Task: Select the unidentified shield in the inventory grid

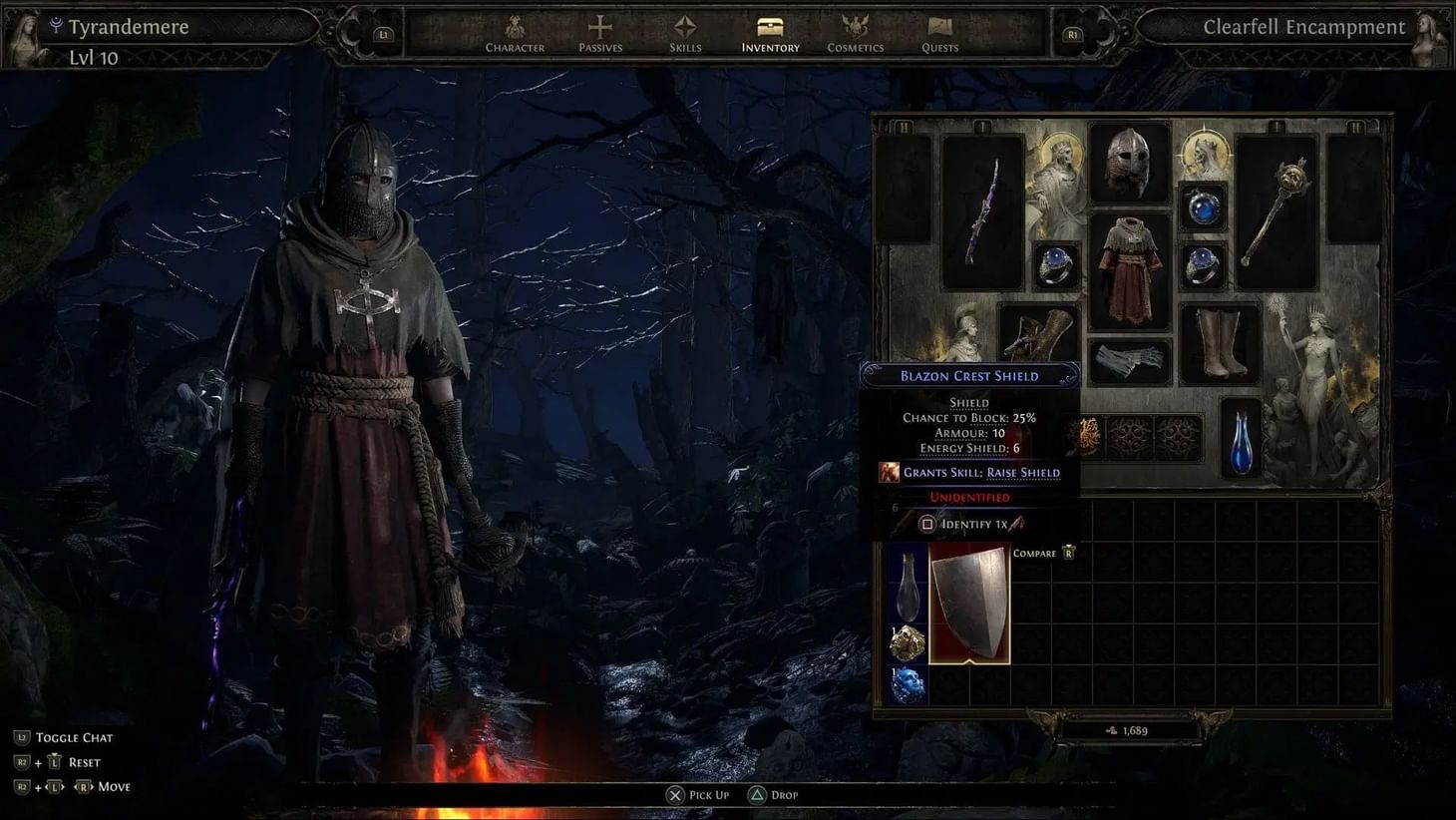Action: pyautogui.click(x=970, y=604)
